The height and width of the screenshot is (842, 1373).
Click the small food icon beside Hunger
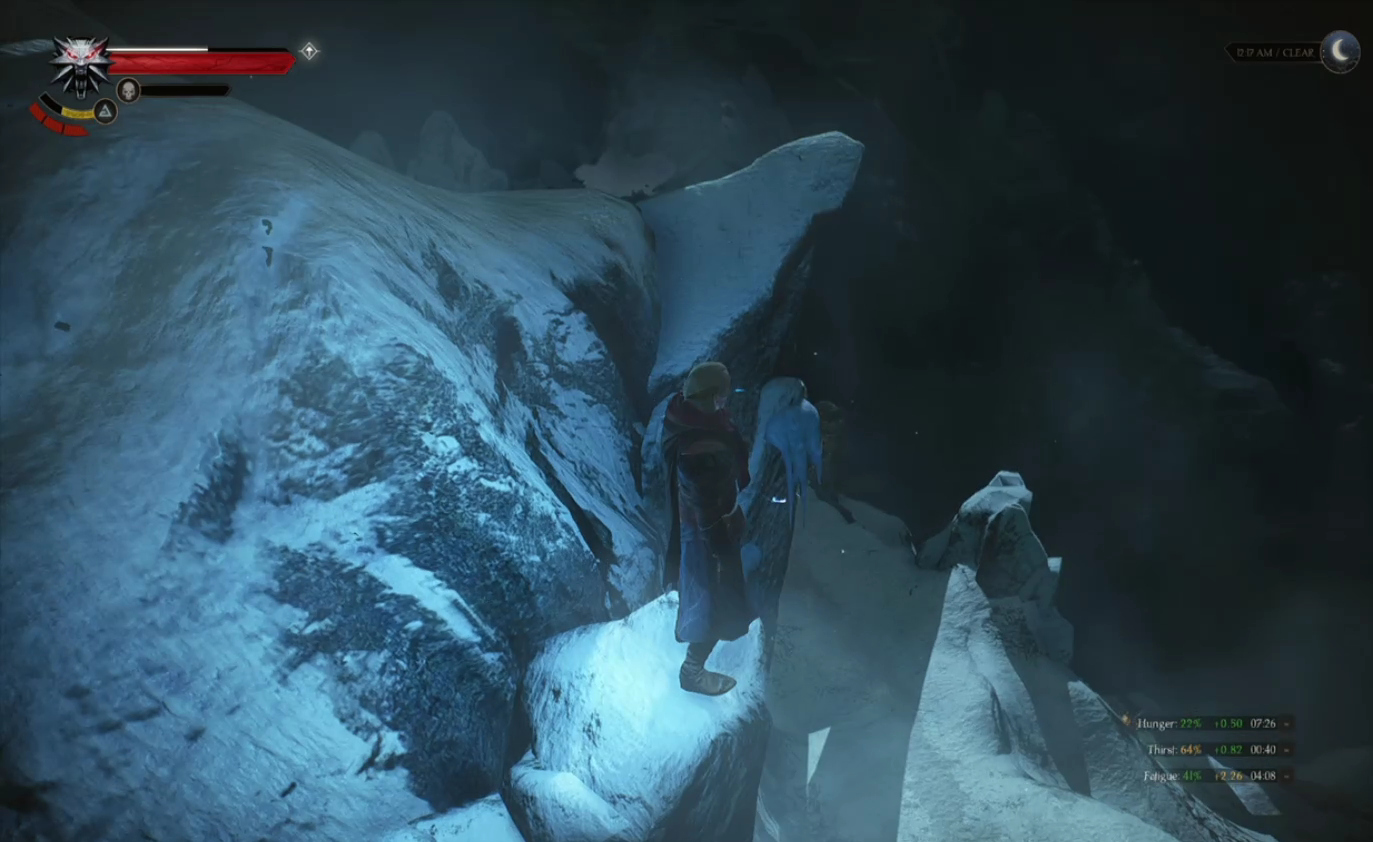(1127, 721)
